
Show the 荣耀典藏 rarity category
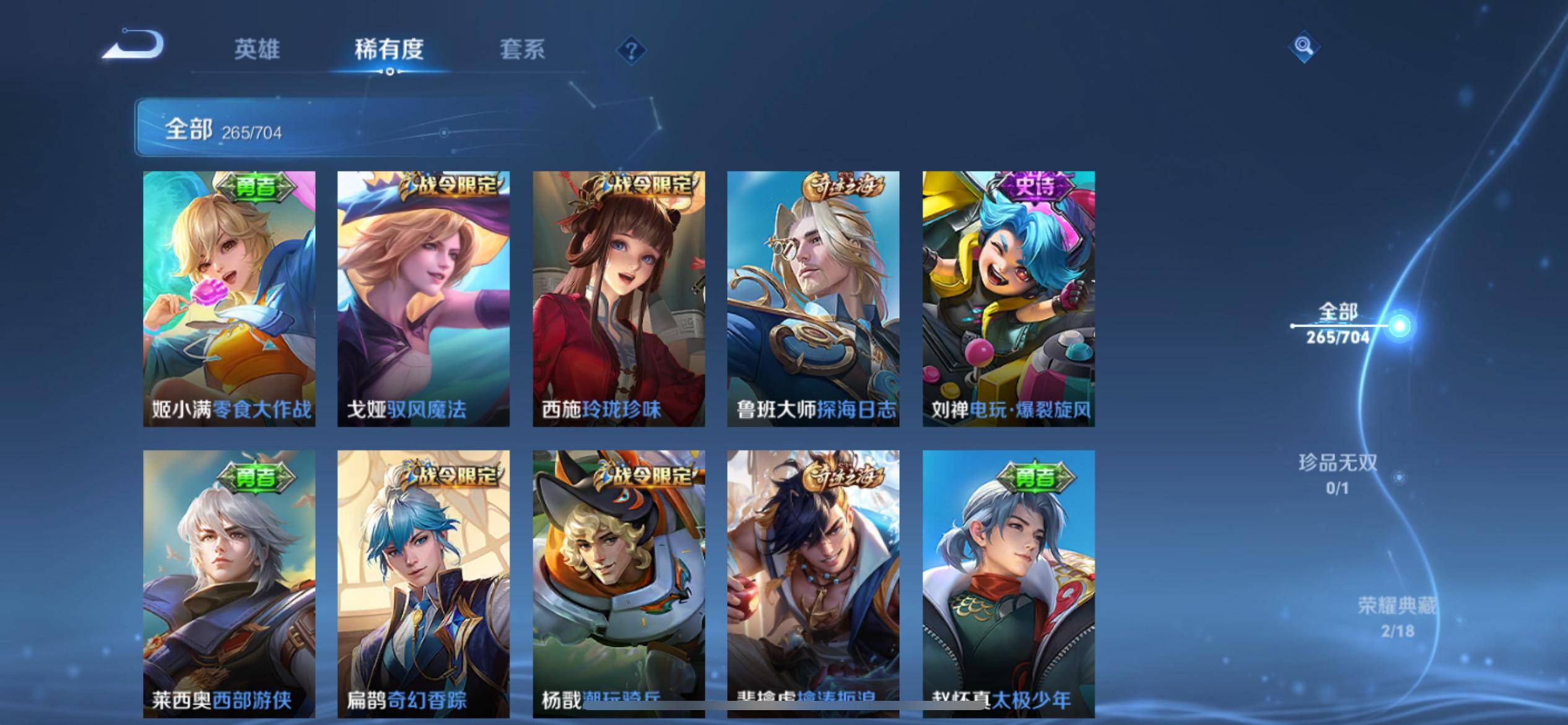coord(1397,617)
